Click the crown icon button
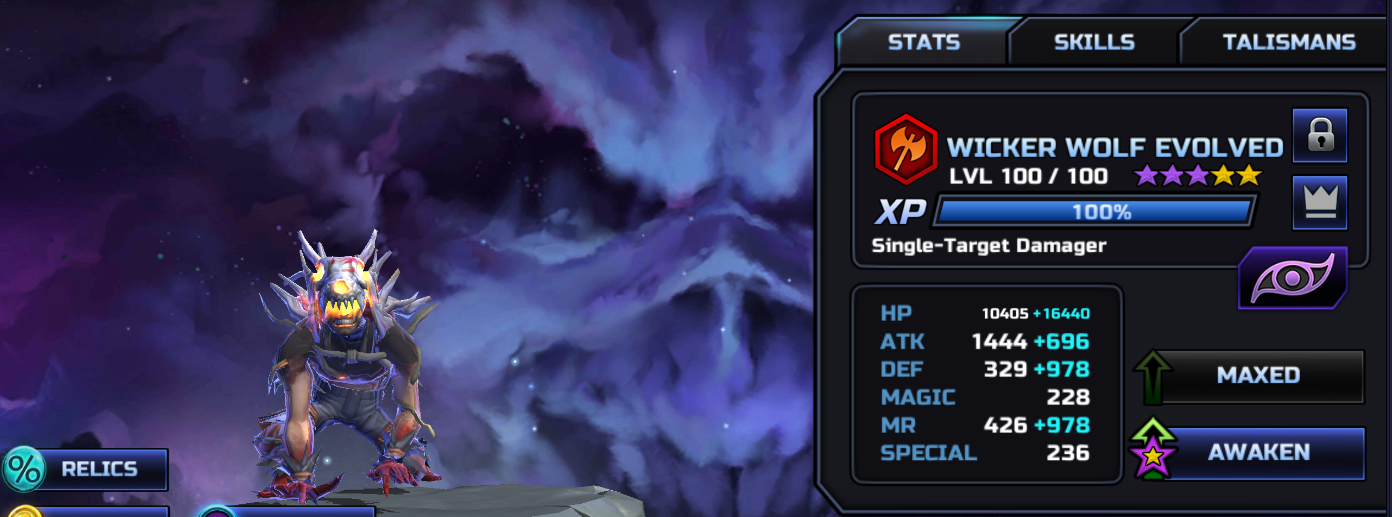The image size is (1392, 517). click(x=1320, y=203)
